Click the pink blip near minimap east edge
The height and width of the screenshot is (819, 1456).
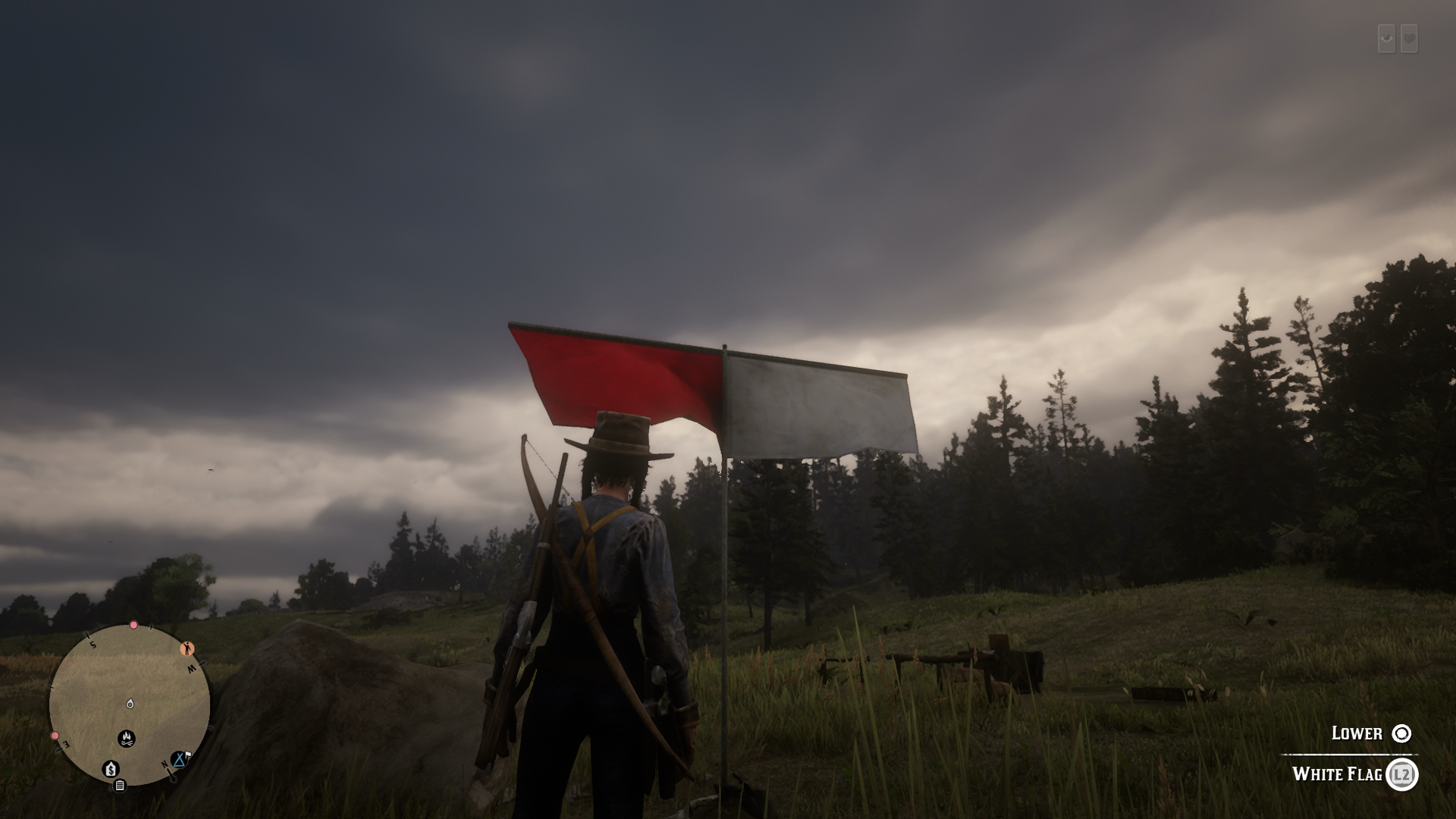coord(55,736)
